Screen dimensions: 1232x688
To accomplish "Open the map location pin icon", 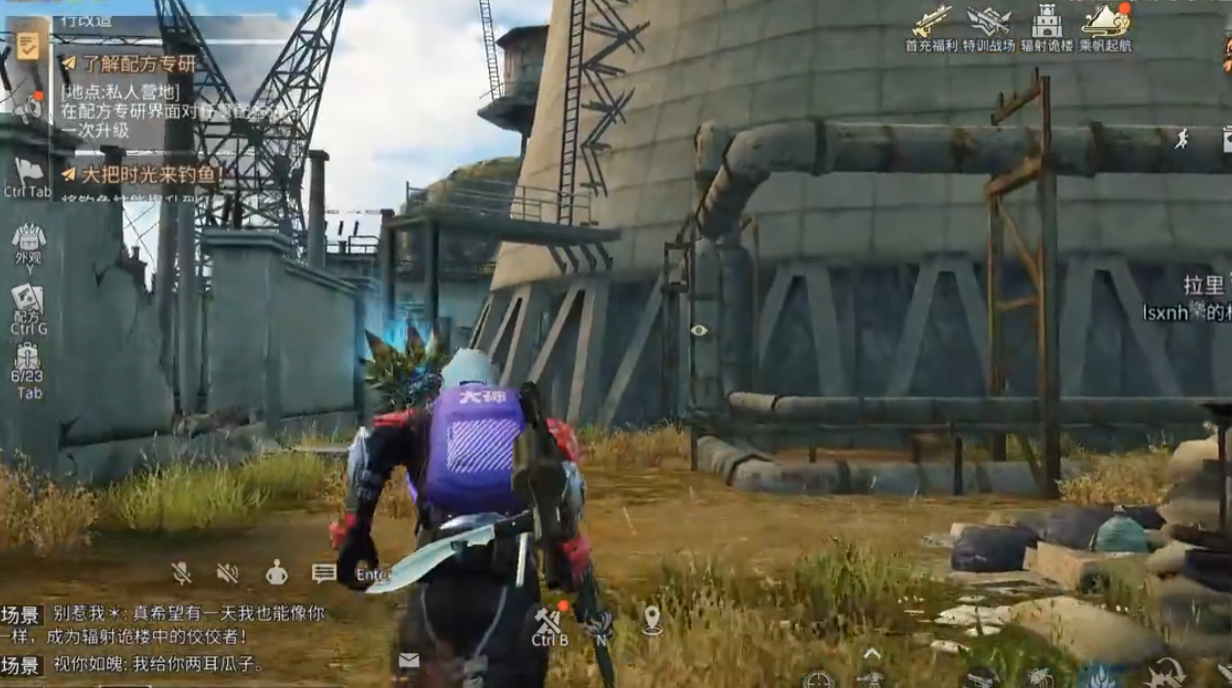I will click(x=652, y=620).
